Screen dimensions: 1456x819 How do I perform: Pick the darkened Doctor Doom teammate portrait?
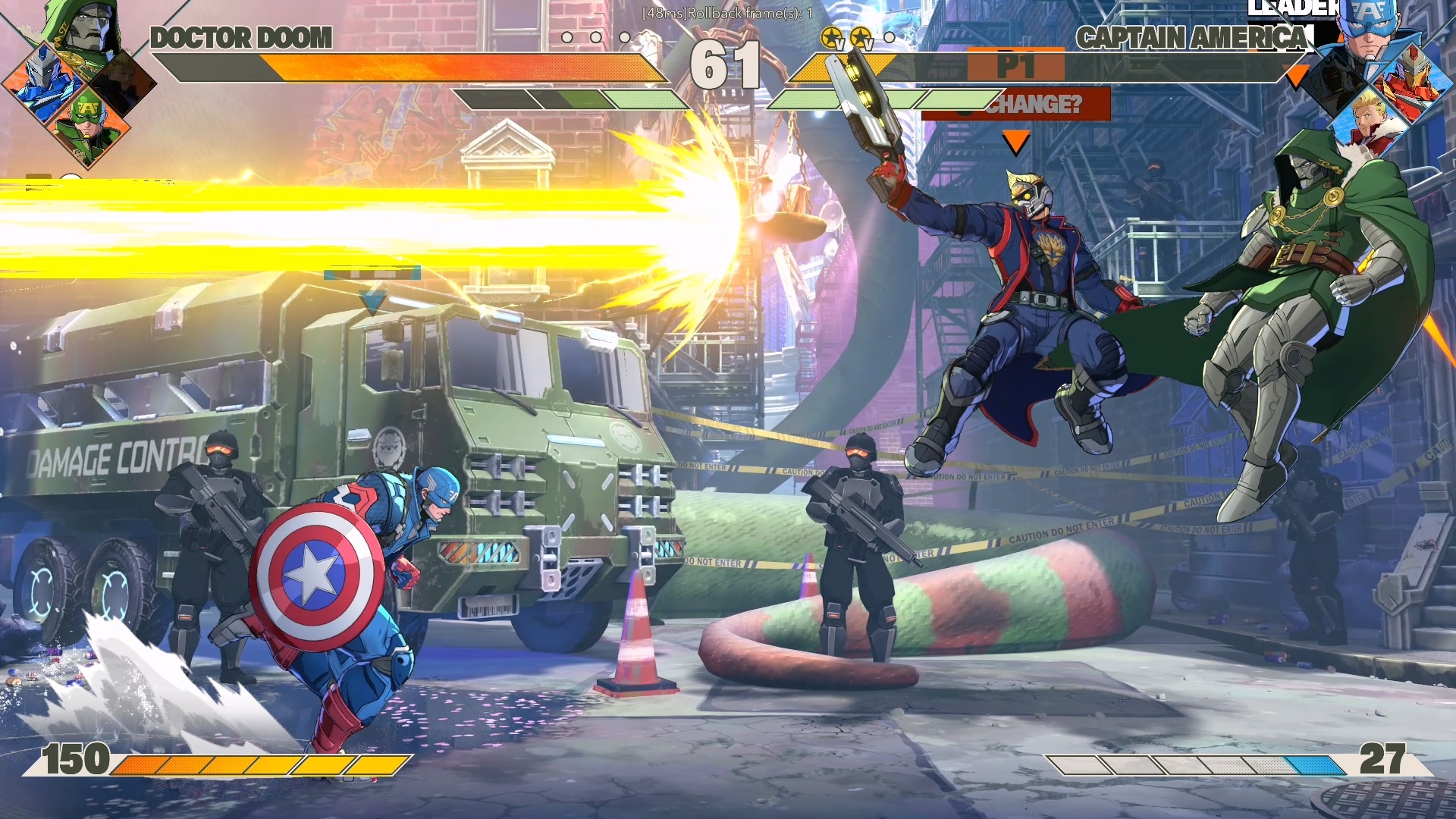click(x=1333, y=83)
